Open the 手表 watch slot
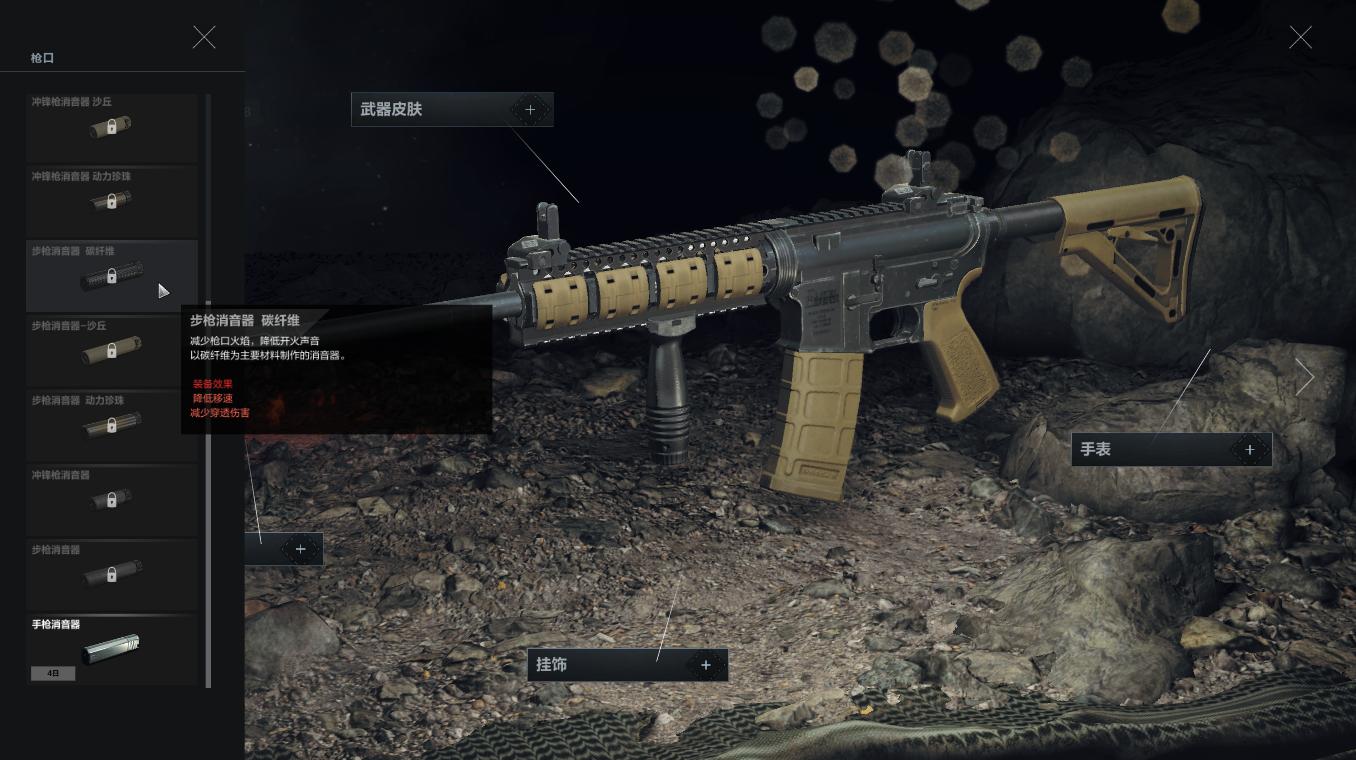This screenshot has height=760, width=1356. pyautogui.click(x=1171, y=450)
